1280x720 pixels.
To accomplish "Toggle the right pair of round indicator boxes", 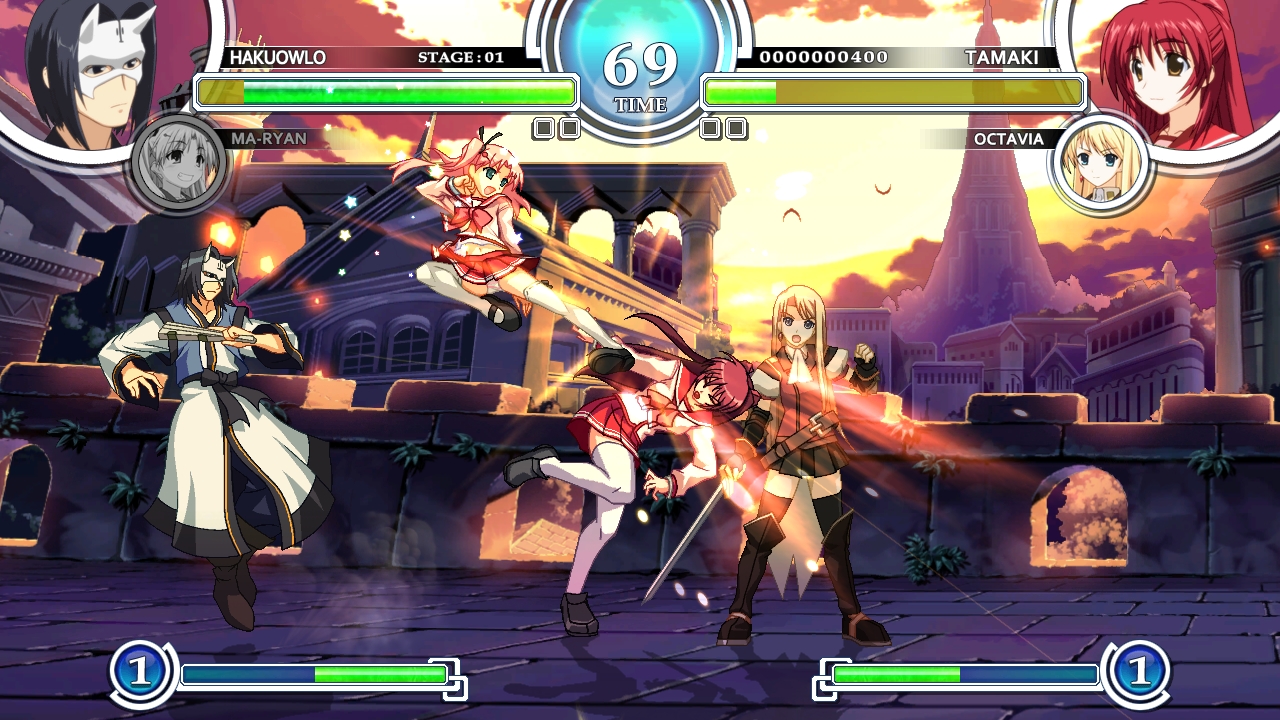I will click(721, 127).
